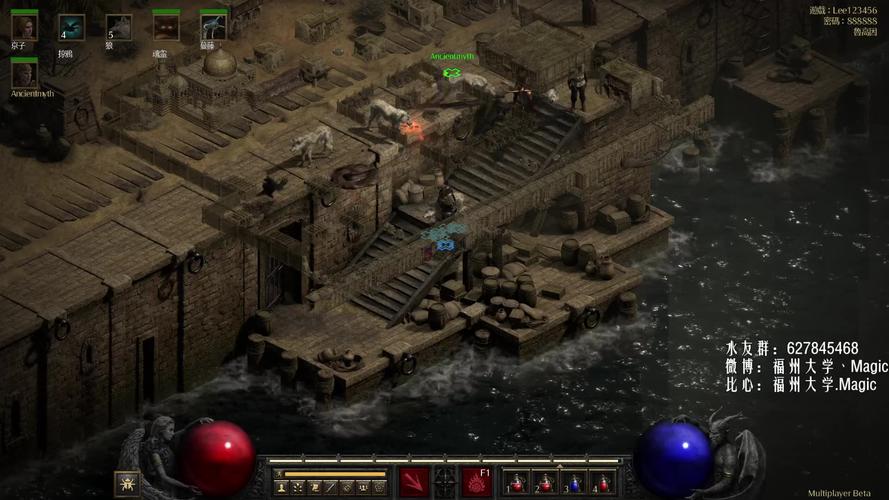Select the vine creature summon portrait
This screenshot has height=500, width=889.
213,27
